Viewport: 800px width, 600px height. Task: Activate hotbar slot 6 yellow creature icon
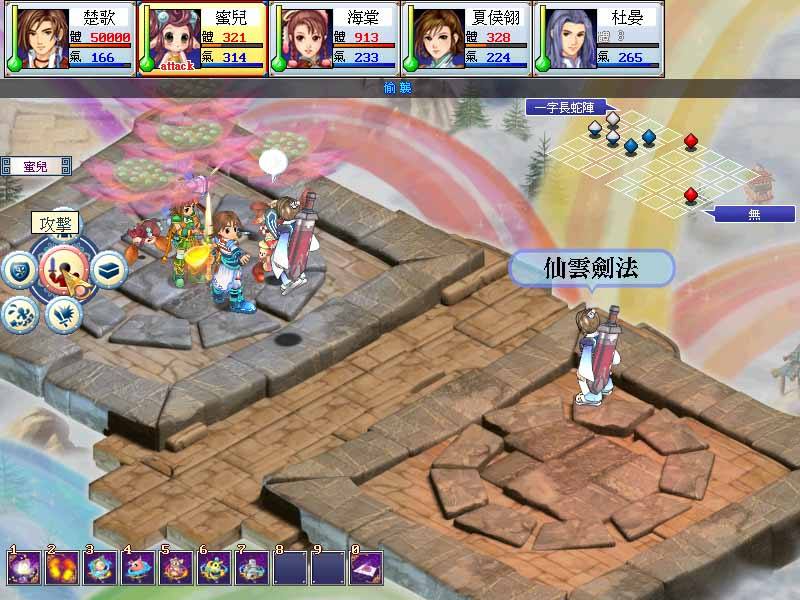tap(213, 568)
